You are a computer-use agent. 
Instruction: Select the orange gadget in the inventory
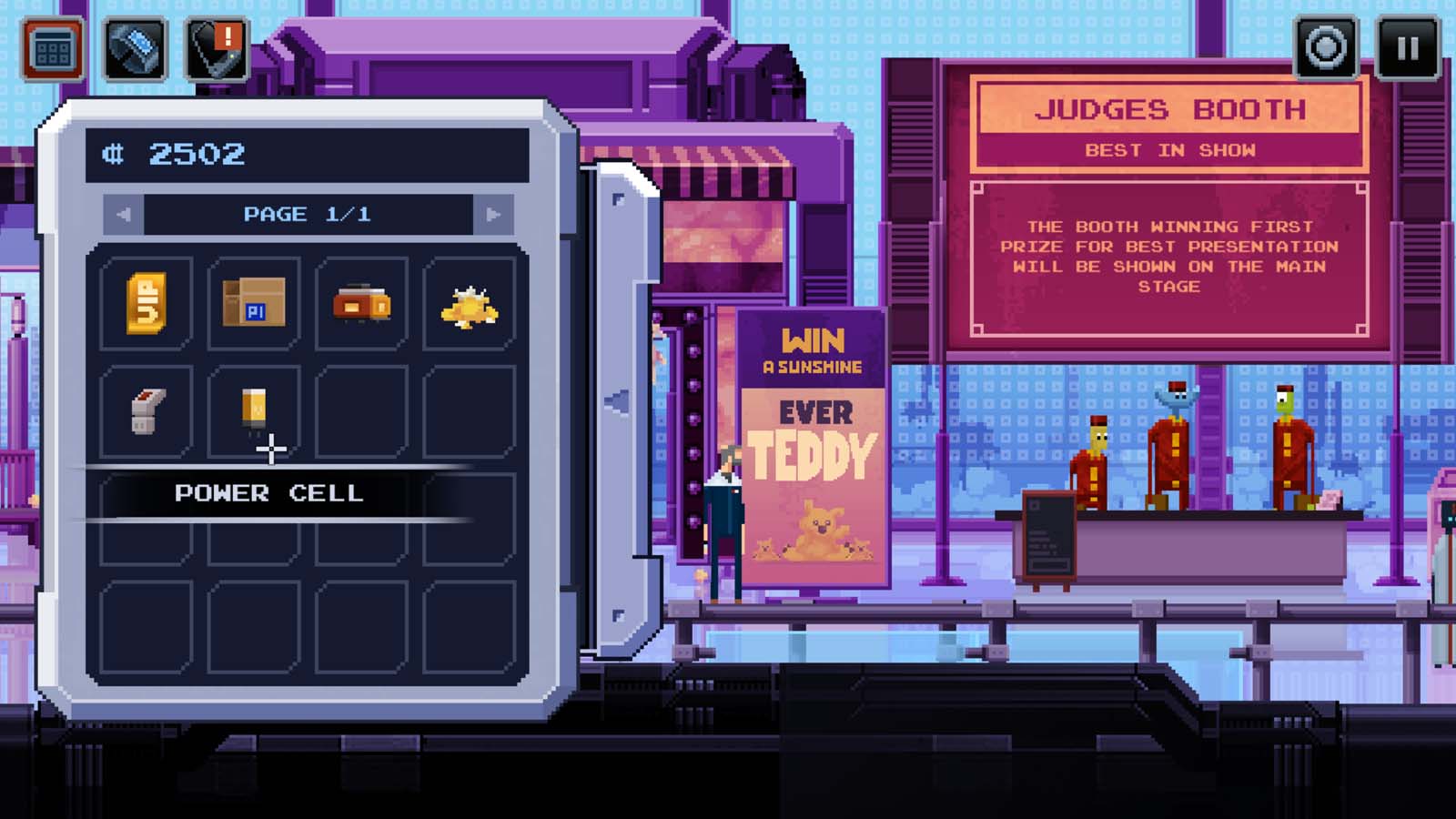coord(360,302)
